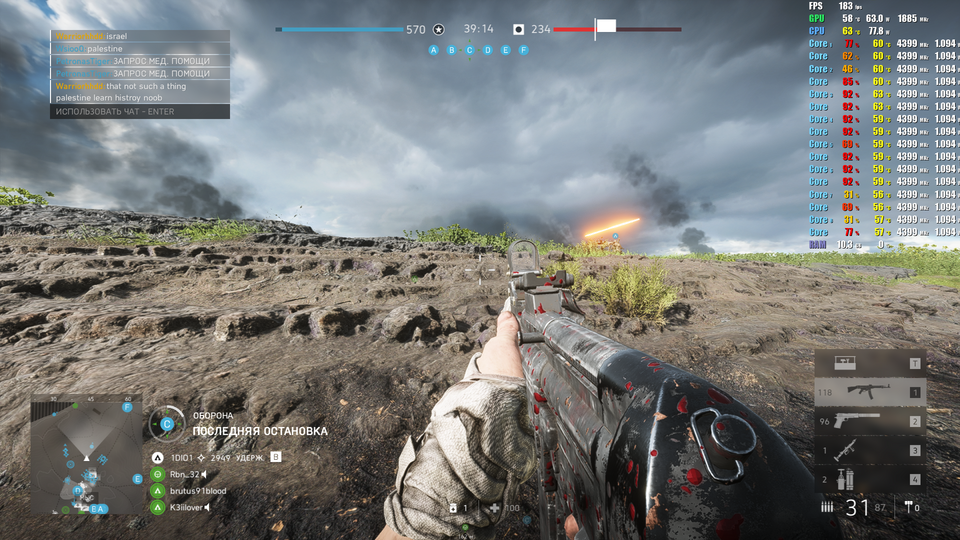
Task: Click the minimap
Action: [86, 456]
